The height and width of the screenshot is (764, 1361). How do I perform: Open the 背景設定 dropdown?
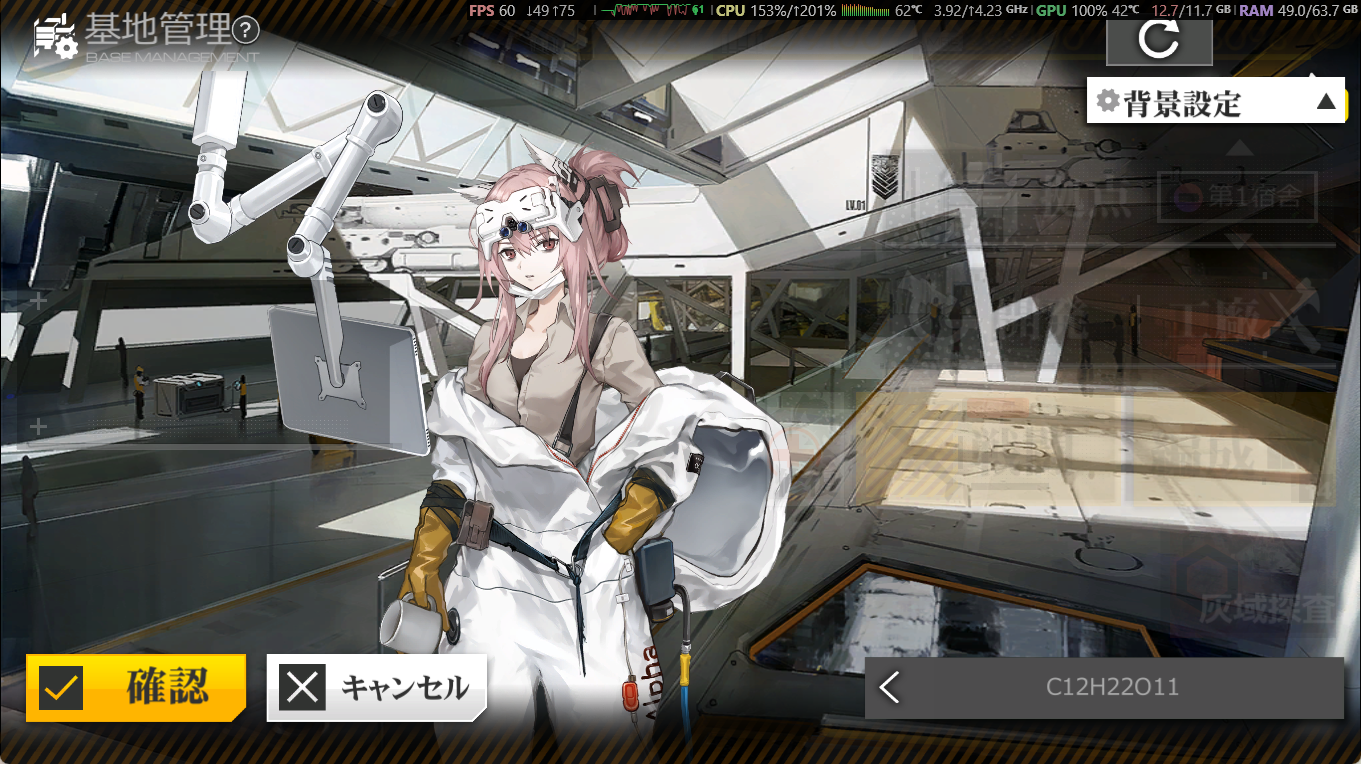[1215, 101]
